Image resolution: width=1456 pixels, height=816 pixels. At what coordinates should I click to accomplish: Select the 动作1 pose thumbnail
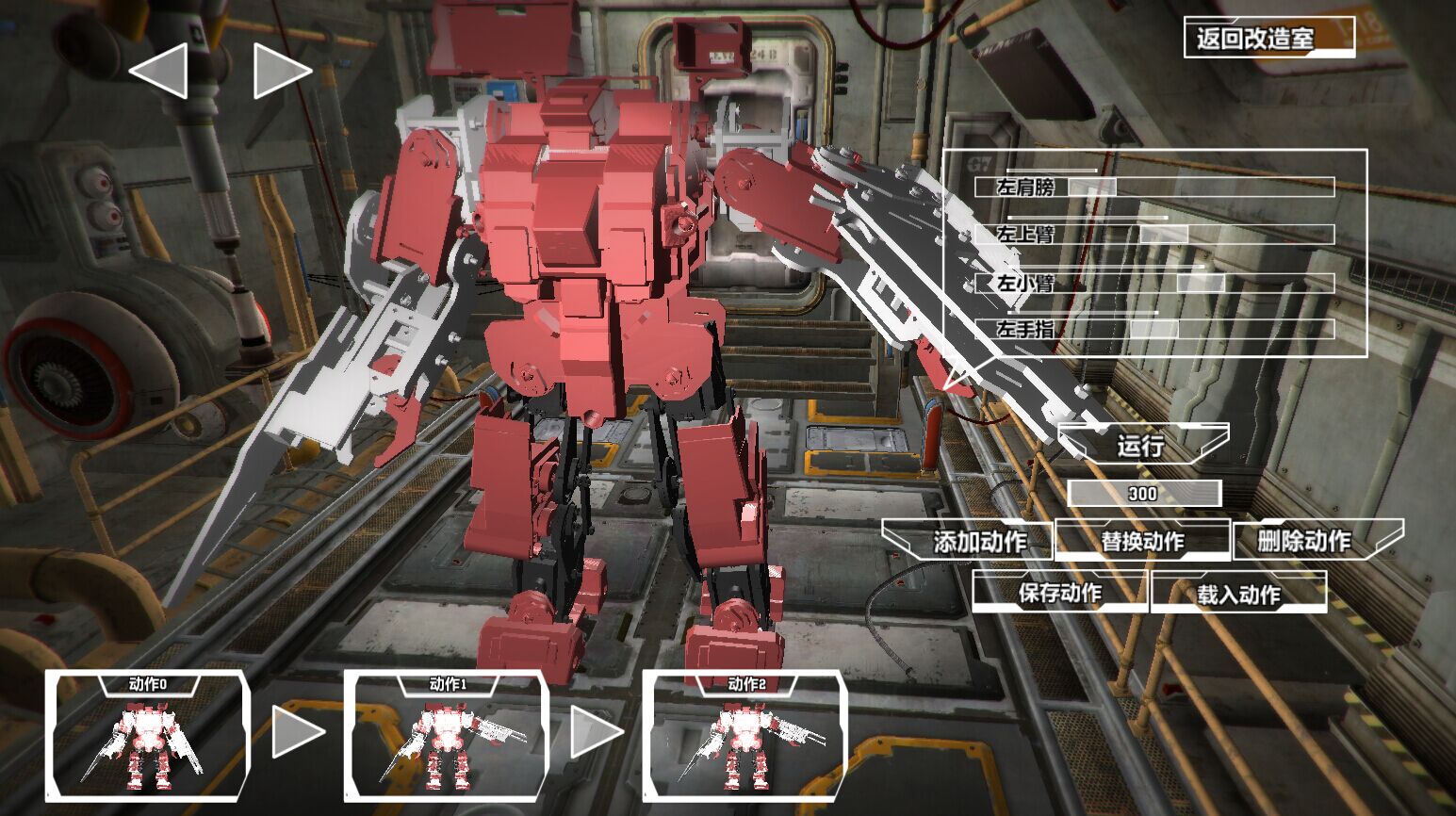point(447,736)
